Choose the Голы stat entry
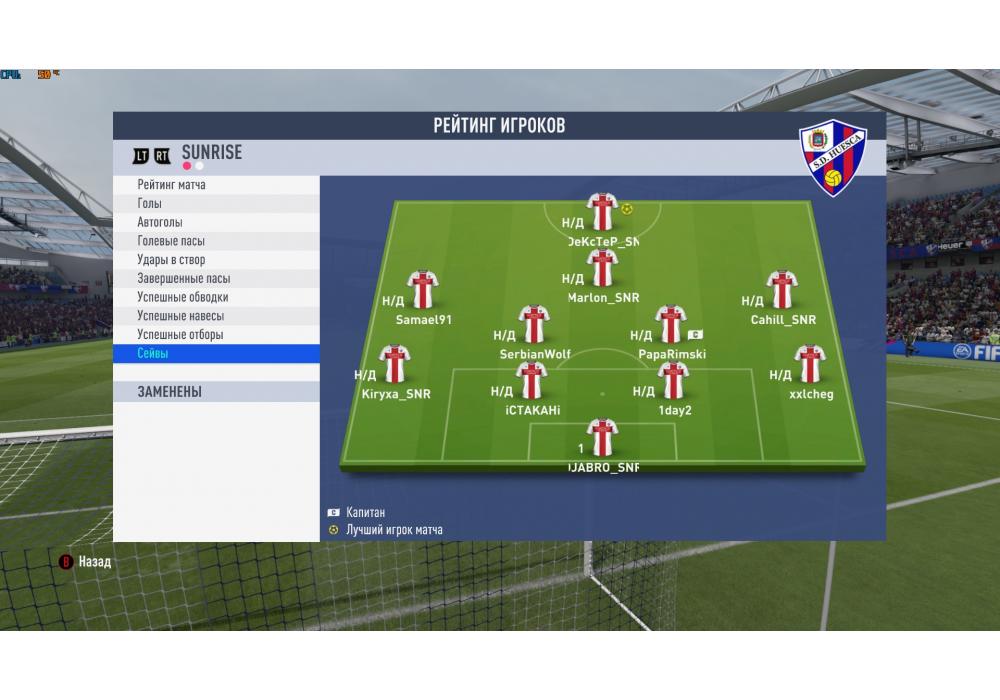The height and width of the screenshot is (700, 1000). tap(150, 204)
